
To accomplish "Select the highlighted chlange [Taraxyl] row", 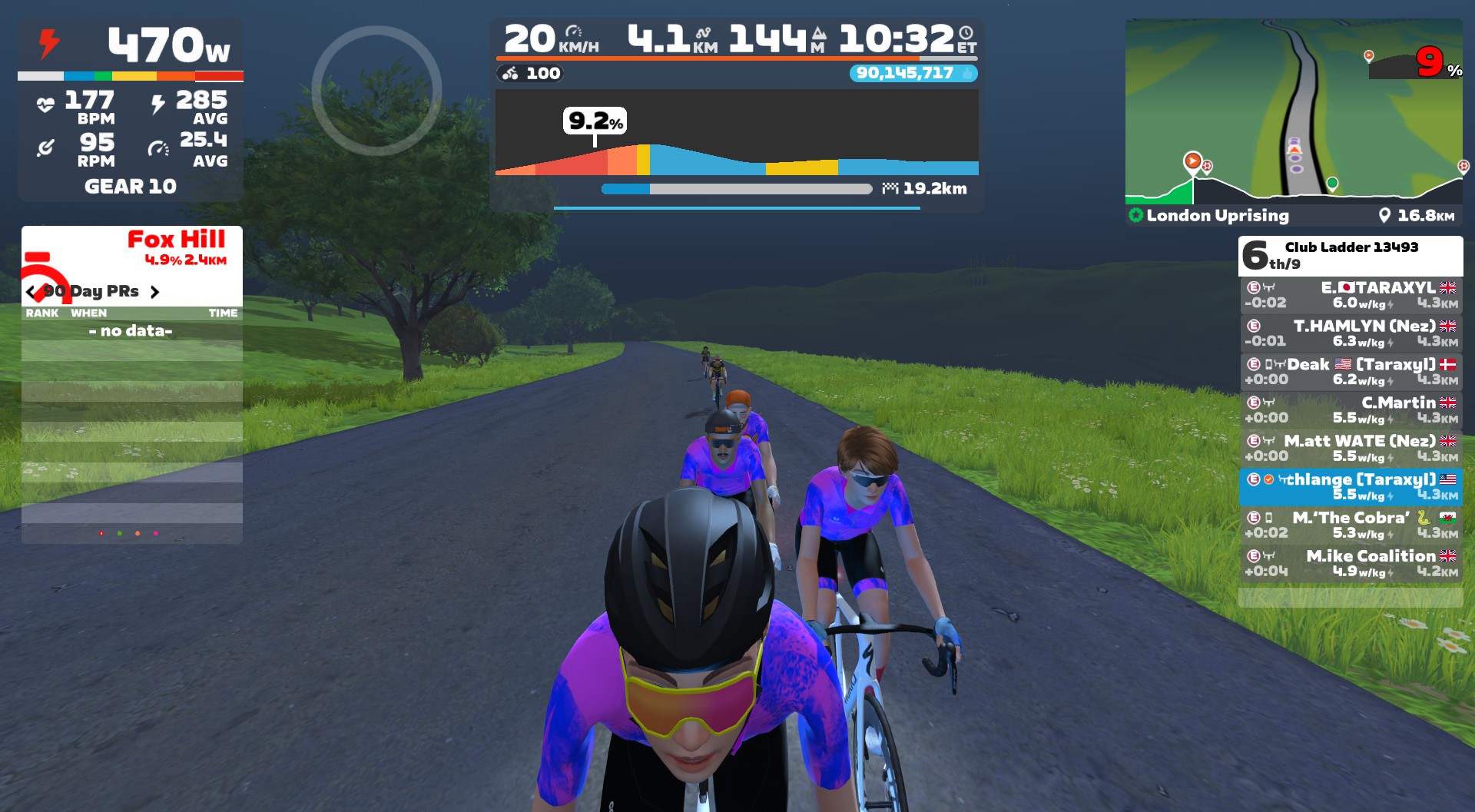I will point(1350,487).
